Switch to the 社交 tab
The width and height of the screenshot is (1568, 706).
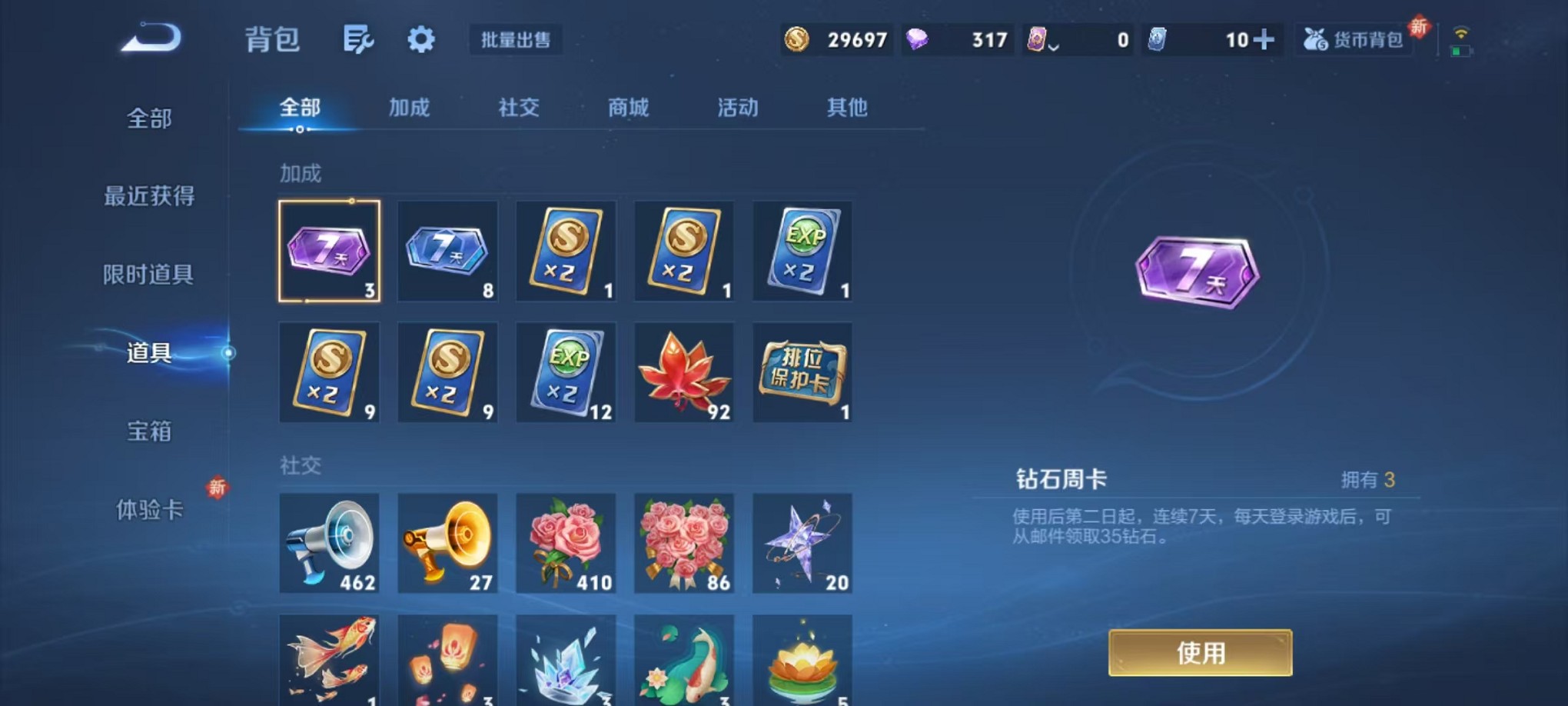[518, 108]
